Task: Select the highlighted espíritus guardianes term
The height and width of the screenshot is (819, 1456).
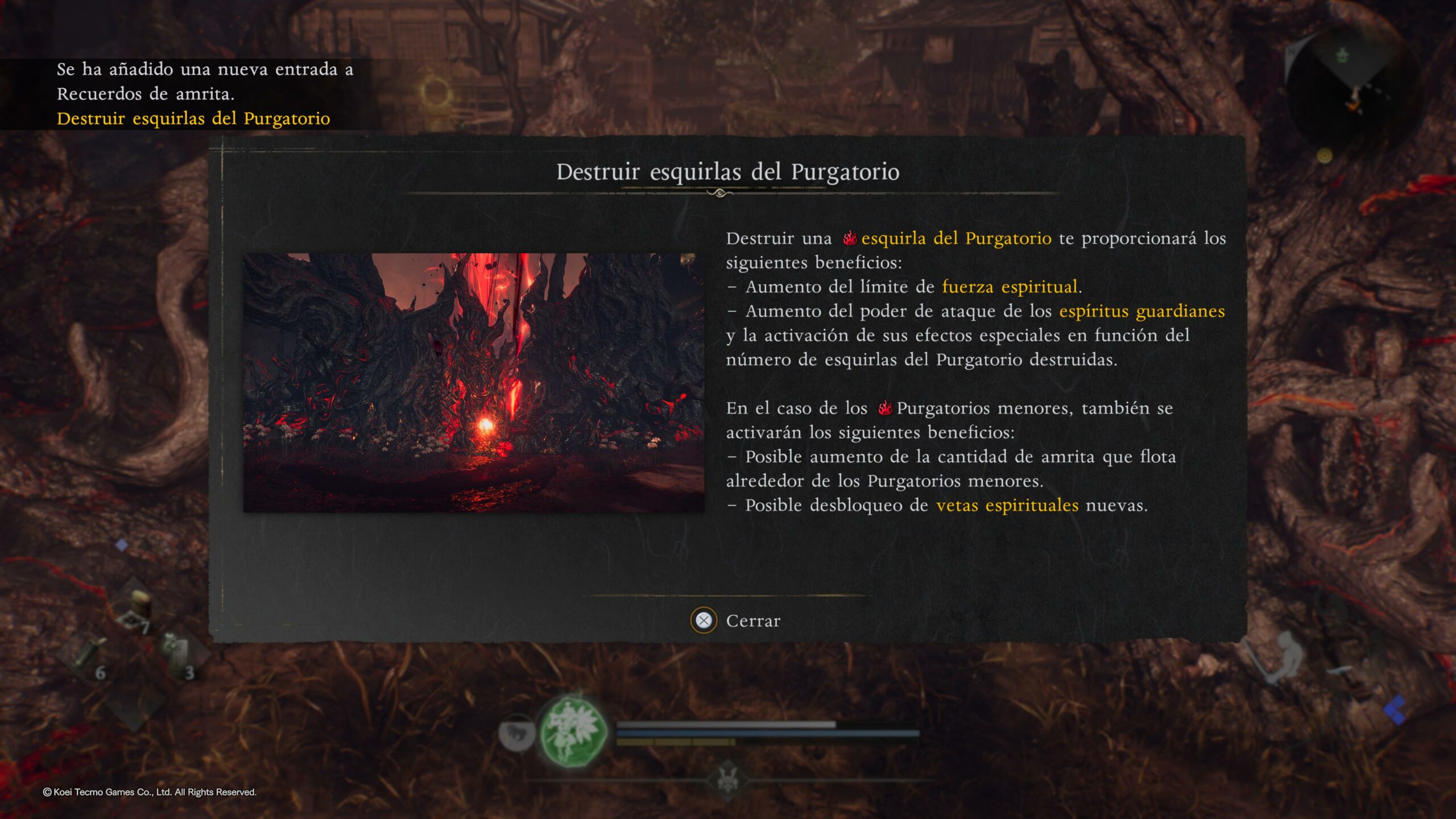Action: click(x=1141, y=311)
